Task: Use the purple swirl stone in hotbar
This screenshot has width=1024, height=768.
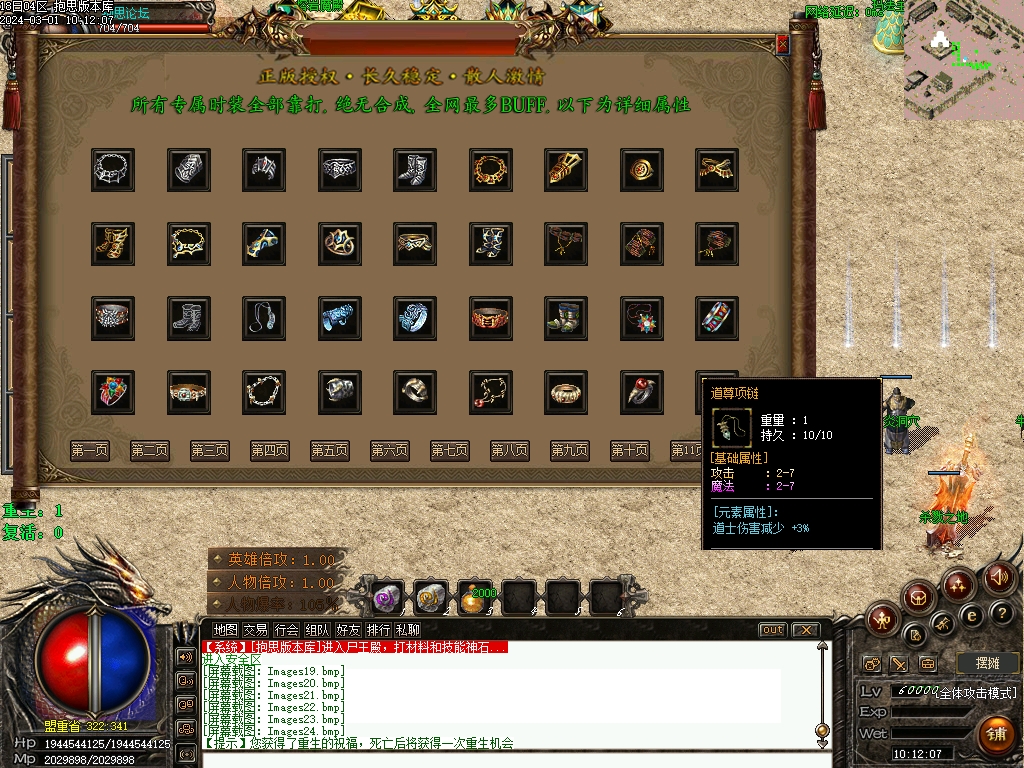Action: (x=387, y=598)
